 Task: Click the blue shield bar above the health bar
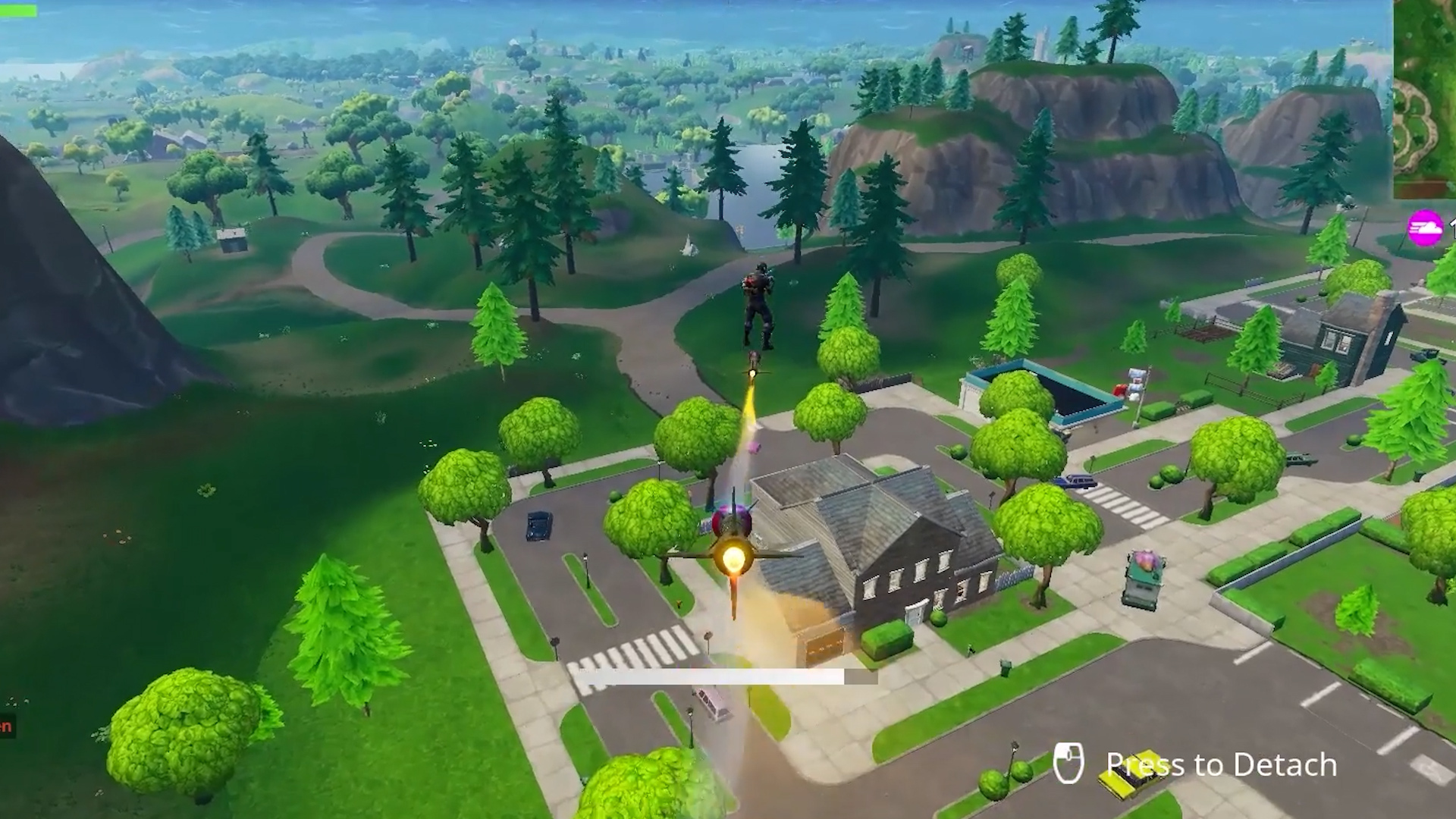(x=17, y=2)
